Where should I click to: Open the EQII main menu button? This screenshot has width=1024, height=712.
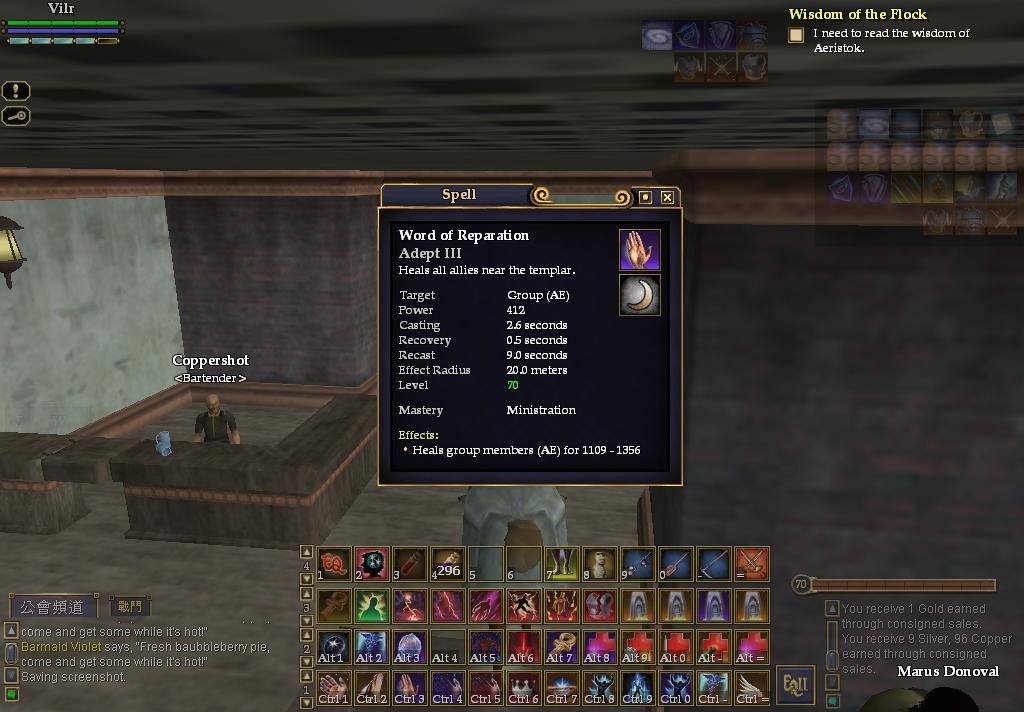[795, 686]
